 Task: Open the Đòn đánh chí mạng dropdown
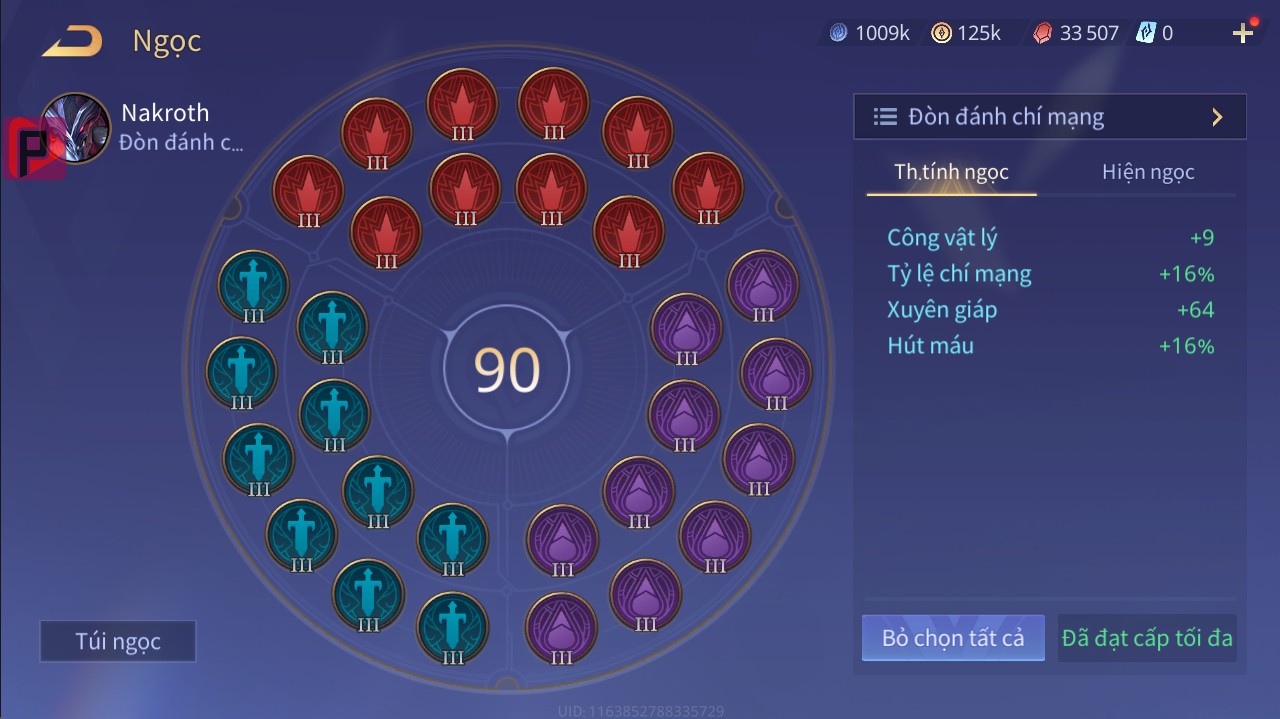(x=1049, y=117)
